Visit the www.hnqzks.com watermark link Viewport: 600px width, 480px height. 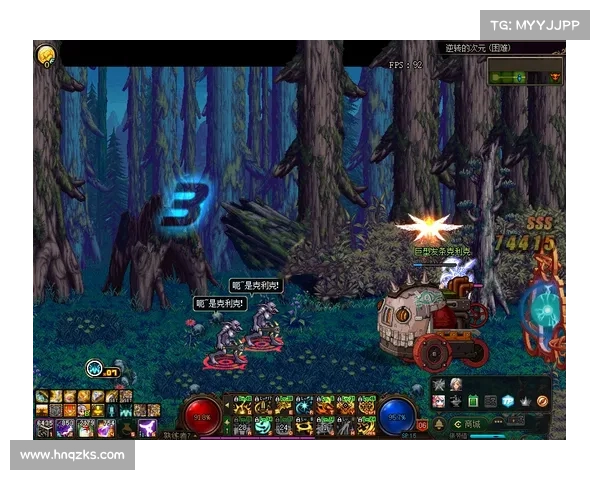click(x=72, y=455)
